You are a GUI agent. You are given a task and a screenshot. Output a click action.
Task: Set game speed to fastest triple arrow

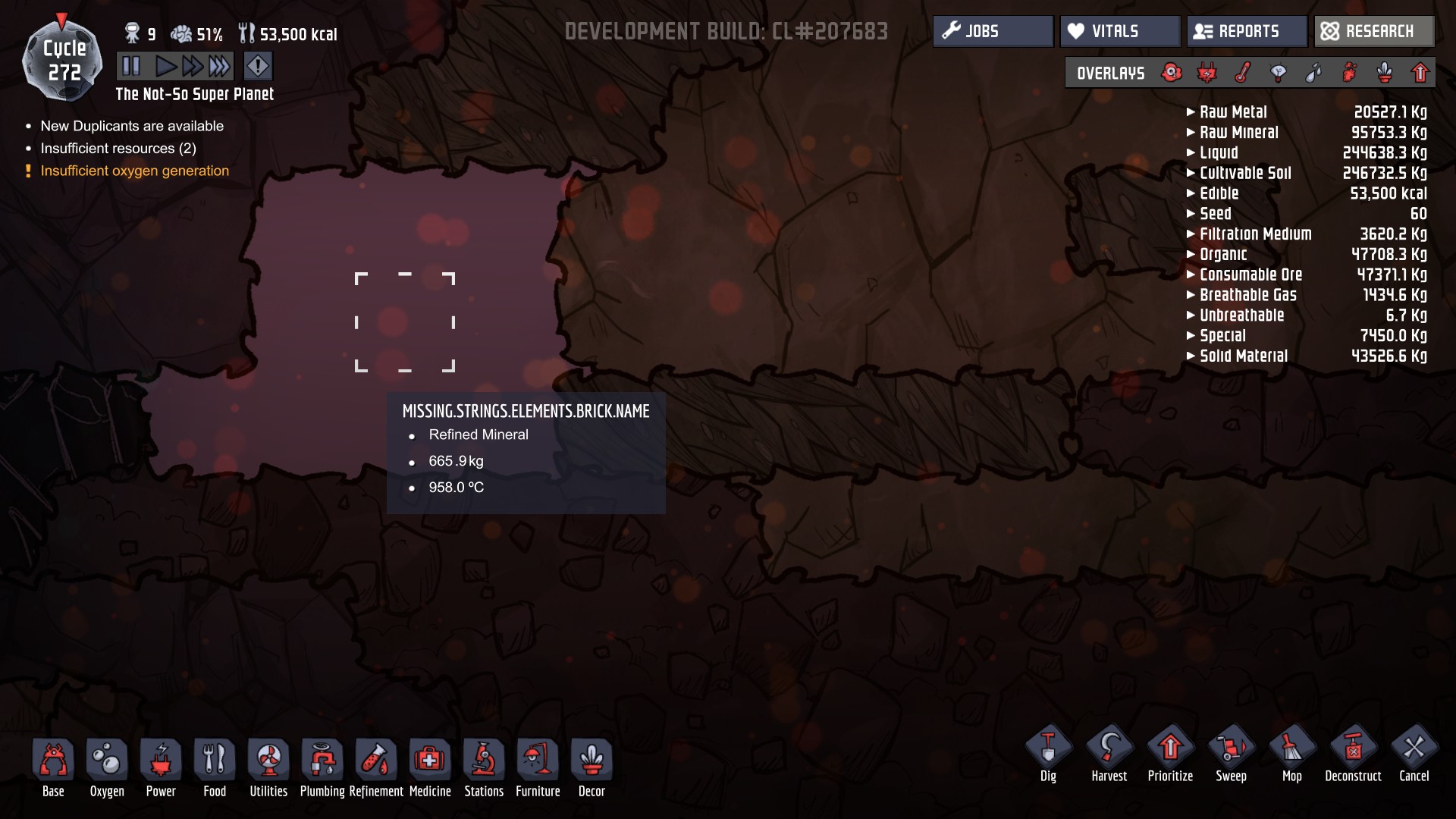coord(219,67)
